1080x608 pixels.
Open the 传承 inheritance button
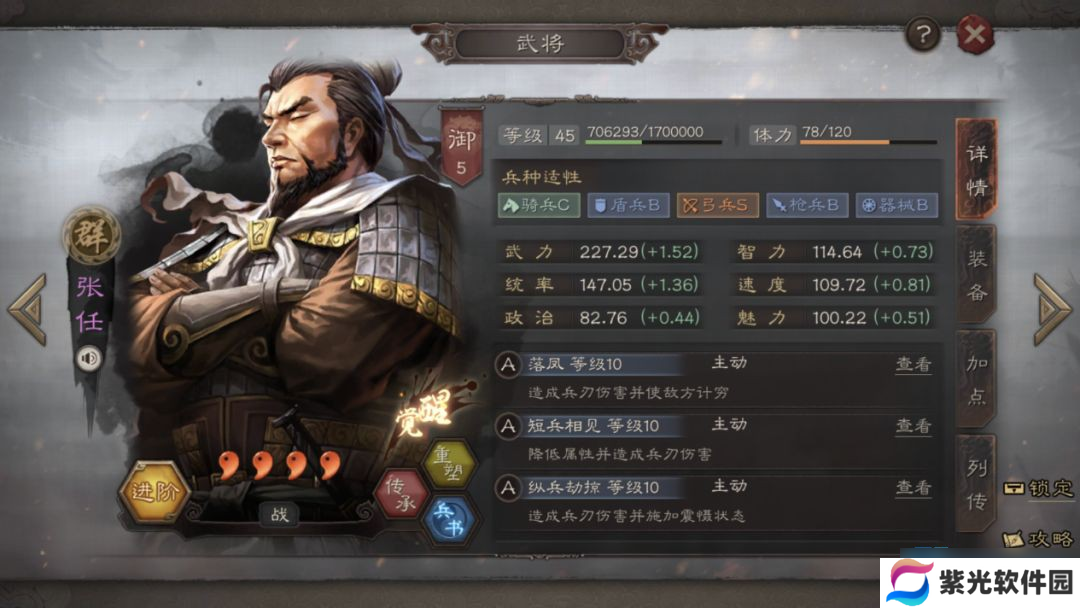coord(401,494)
